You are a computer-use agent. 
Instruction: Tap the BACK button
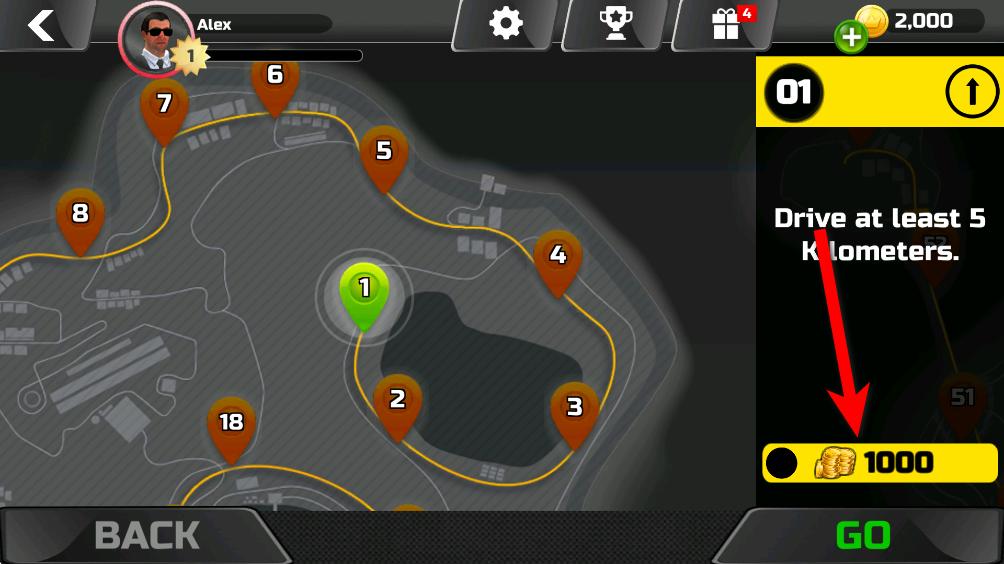(x=145, y=536)
